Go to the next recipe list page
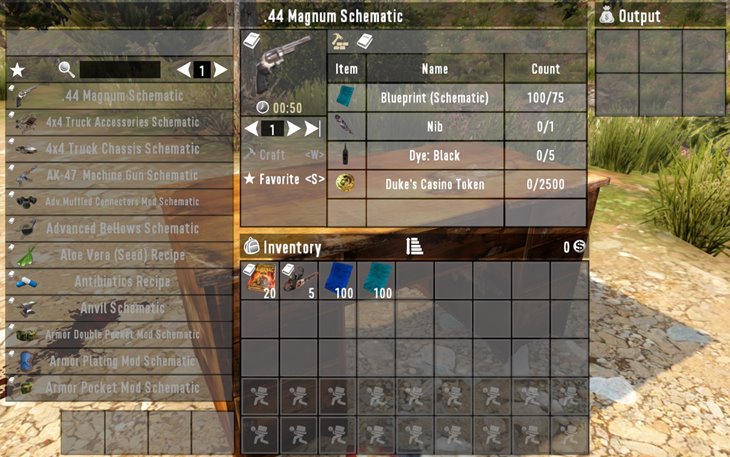Viewport: 730px width, 457px height. click(221, 70)
